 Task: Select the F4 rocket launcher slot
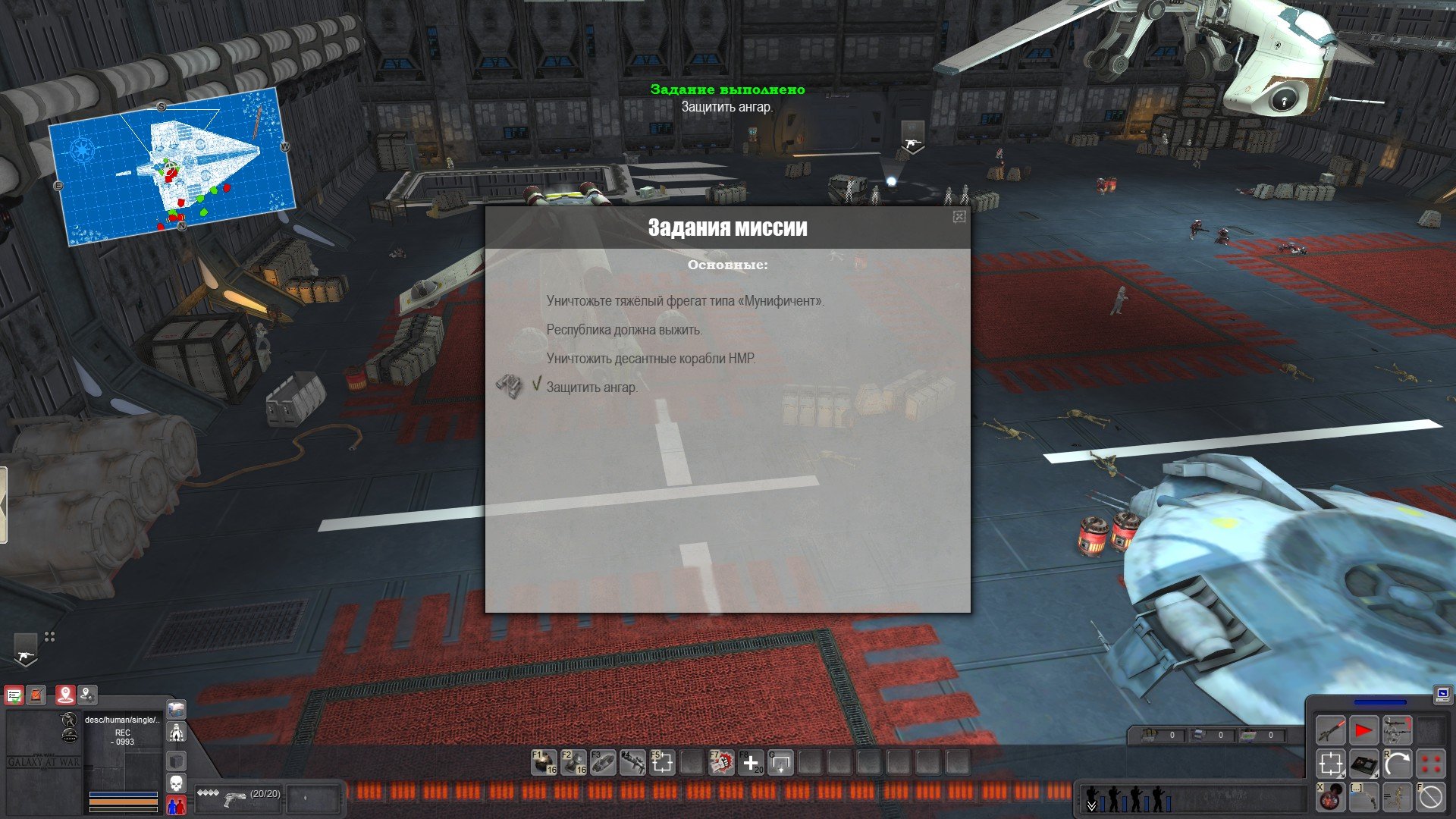[632, 762]
